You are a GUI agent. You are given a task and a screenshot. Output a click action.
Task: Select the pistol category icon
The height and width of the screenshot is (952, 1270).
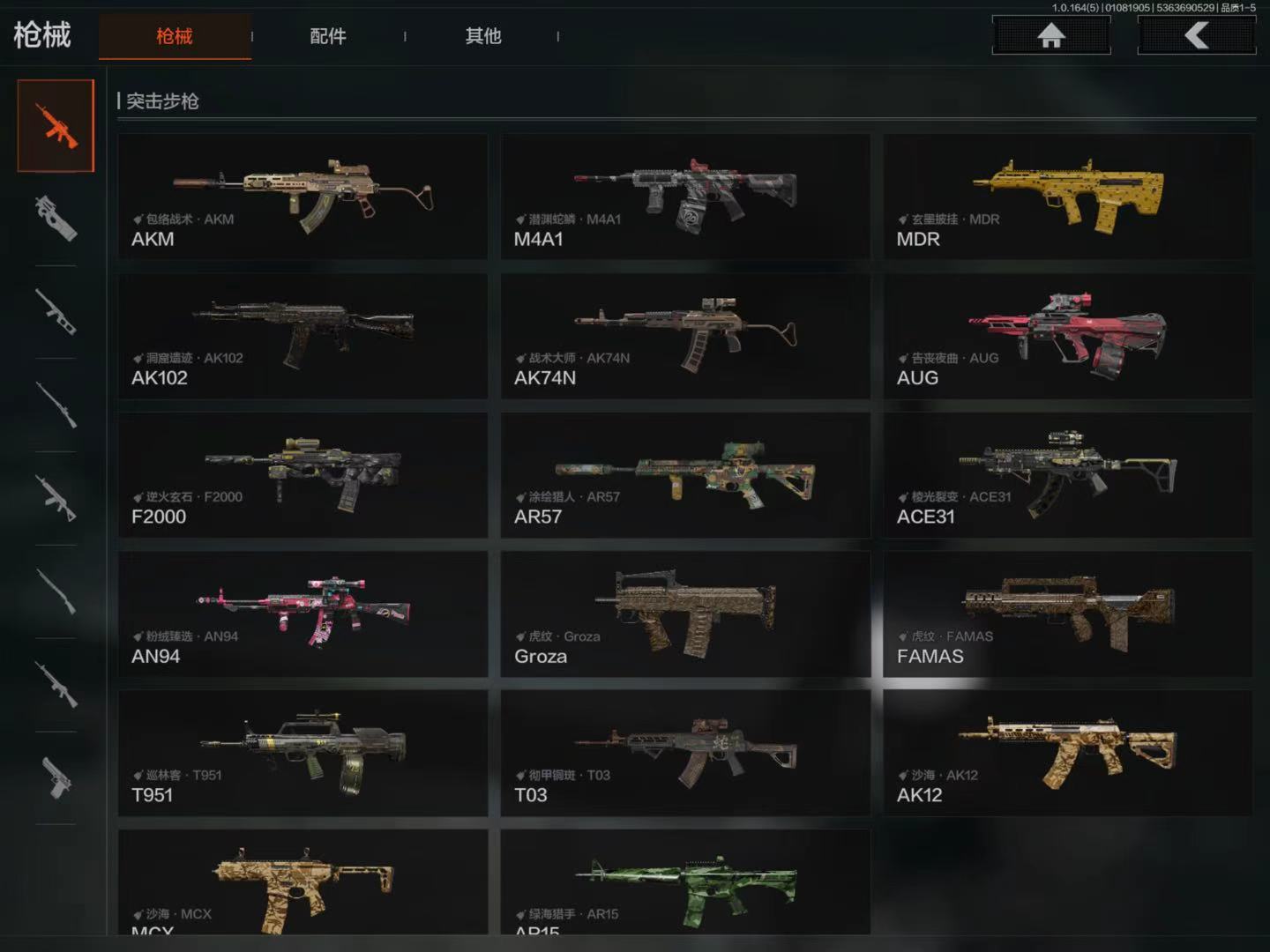click(x=56, y=778)
